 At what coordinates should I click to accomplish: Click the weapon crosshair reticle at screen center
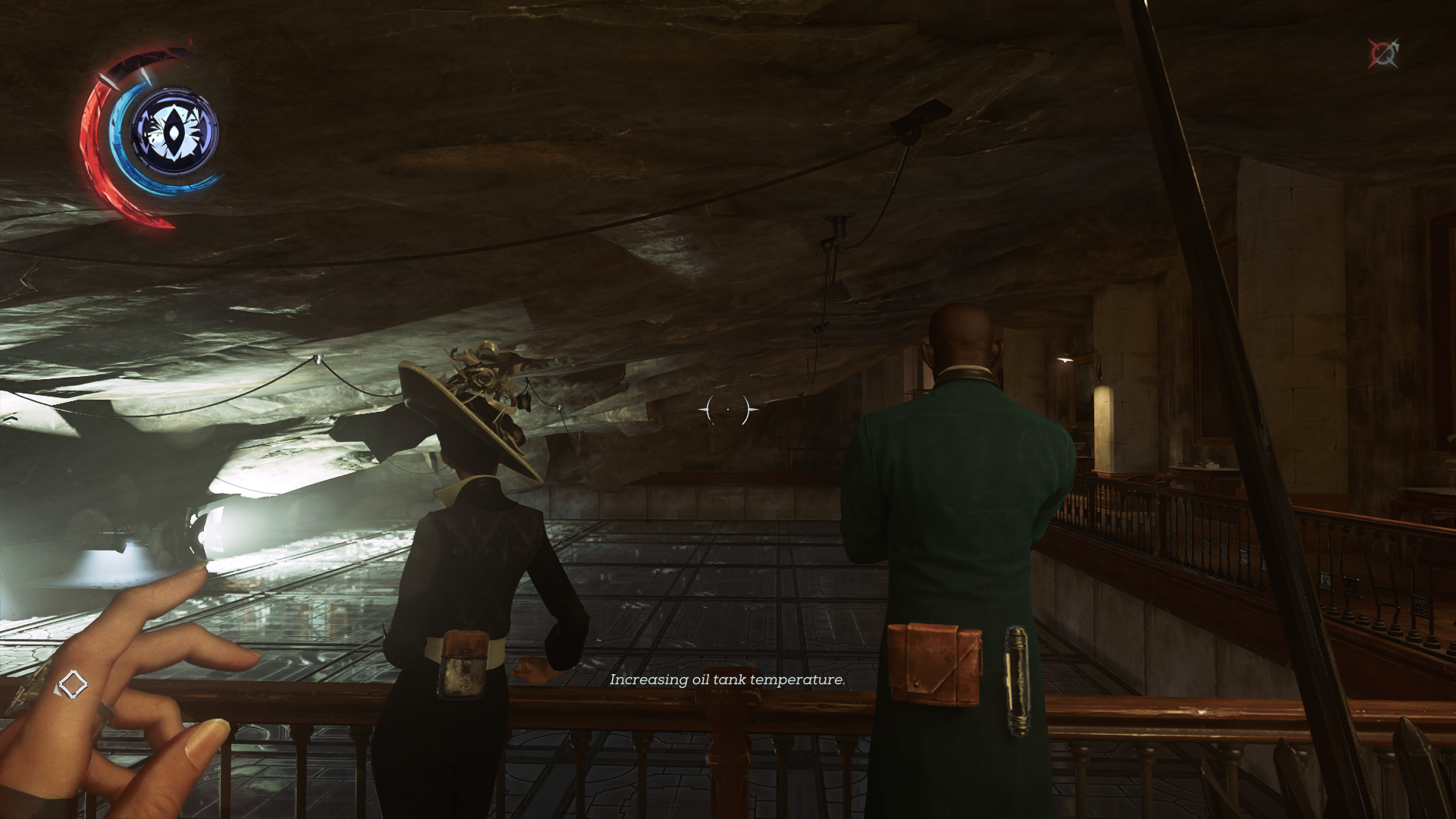tap(726, 409)
